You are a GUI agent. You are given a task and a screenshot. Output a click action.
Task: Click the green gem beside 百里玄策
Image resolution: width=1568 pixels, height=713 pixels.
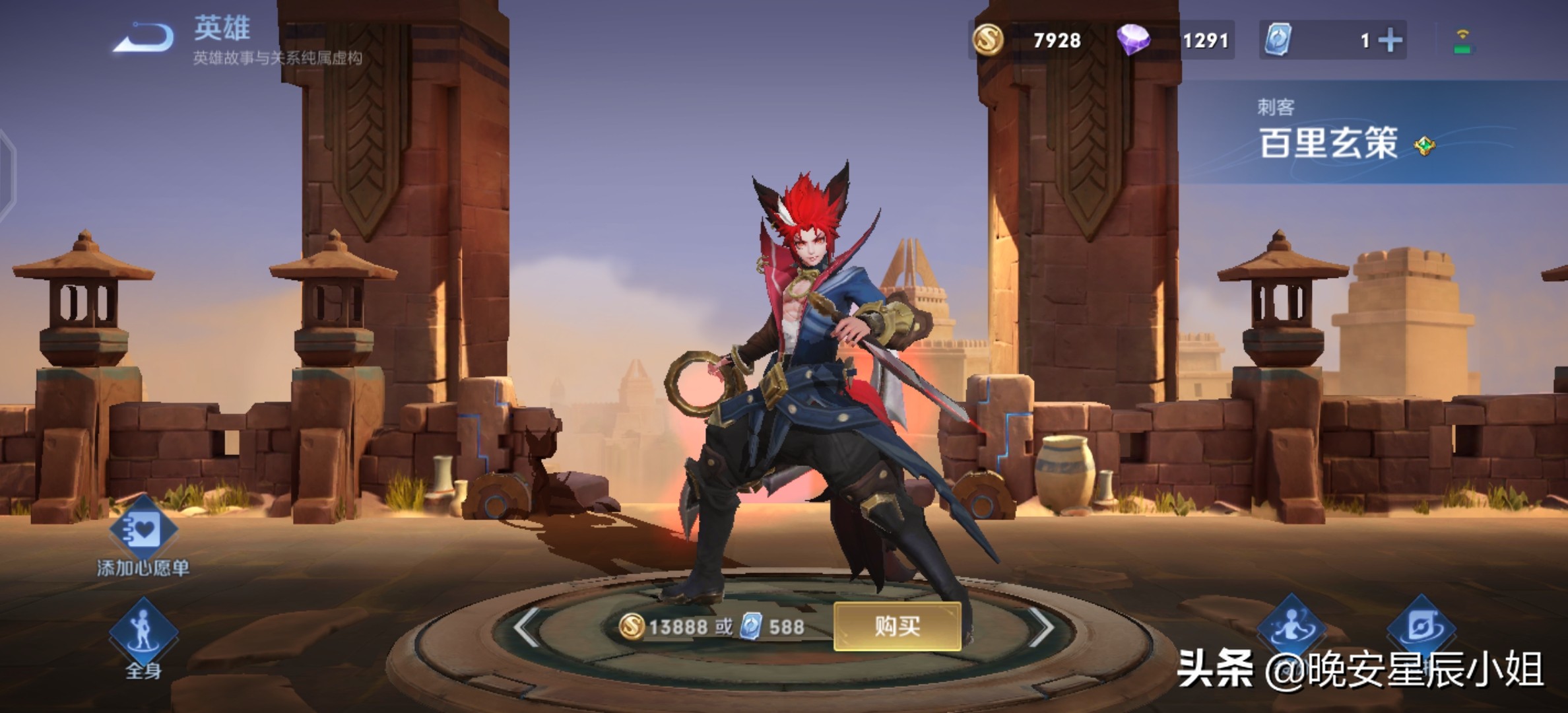point(1425,145)
